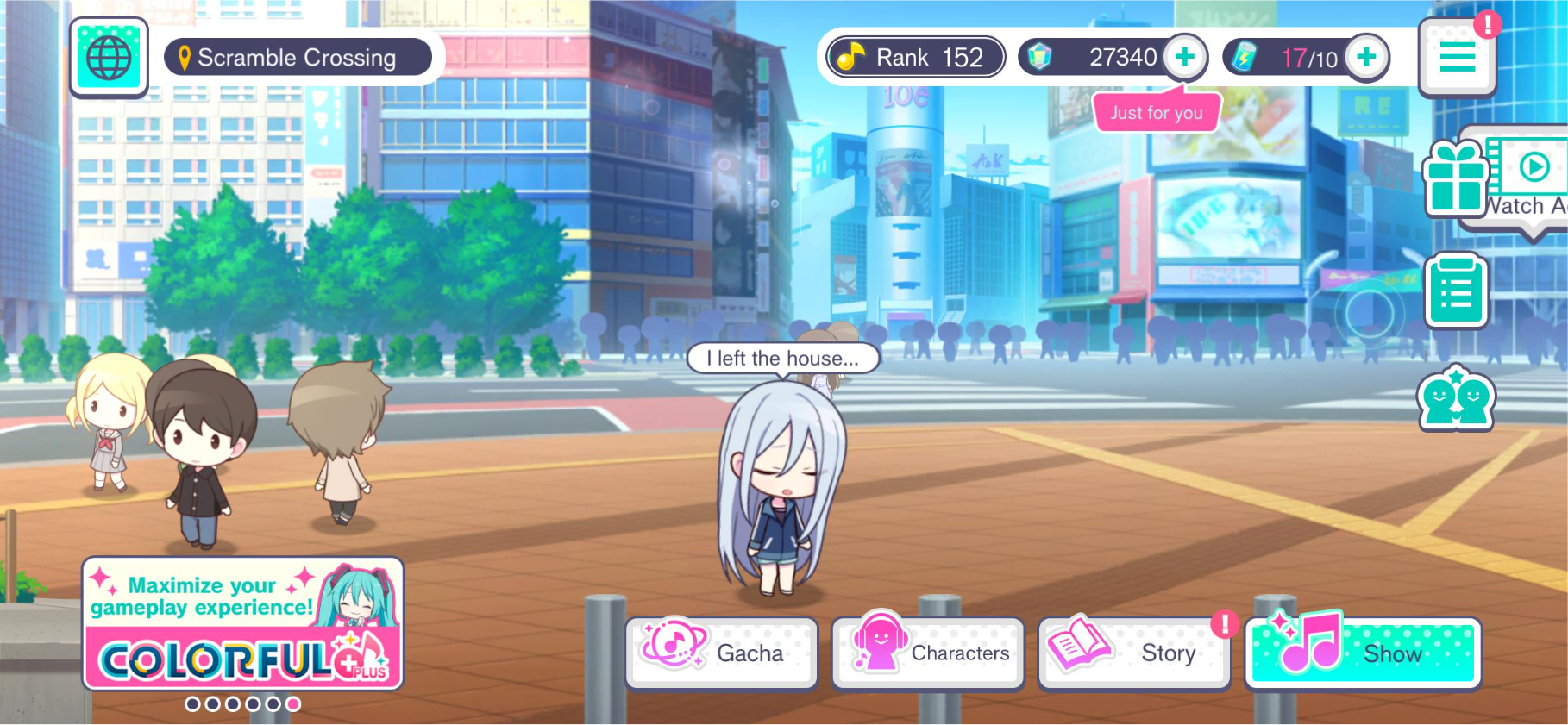The image size is (1568, 725).
Task: Open the missions clipboard icon
Action: pos(1457,291)
